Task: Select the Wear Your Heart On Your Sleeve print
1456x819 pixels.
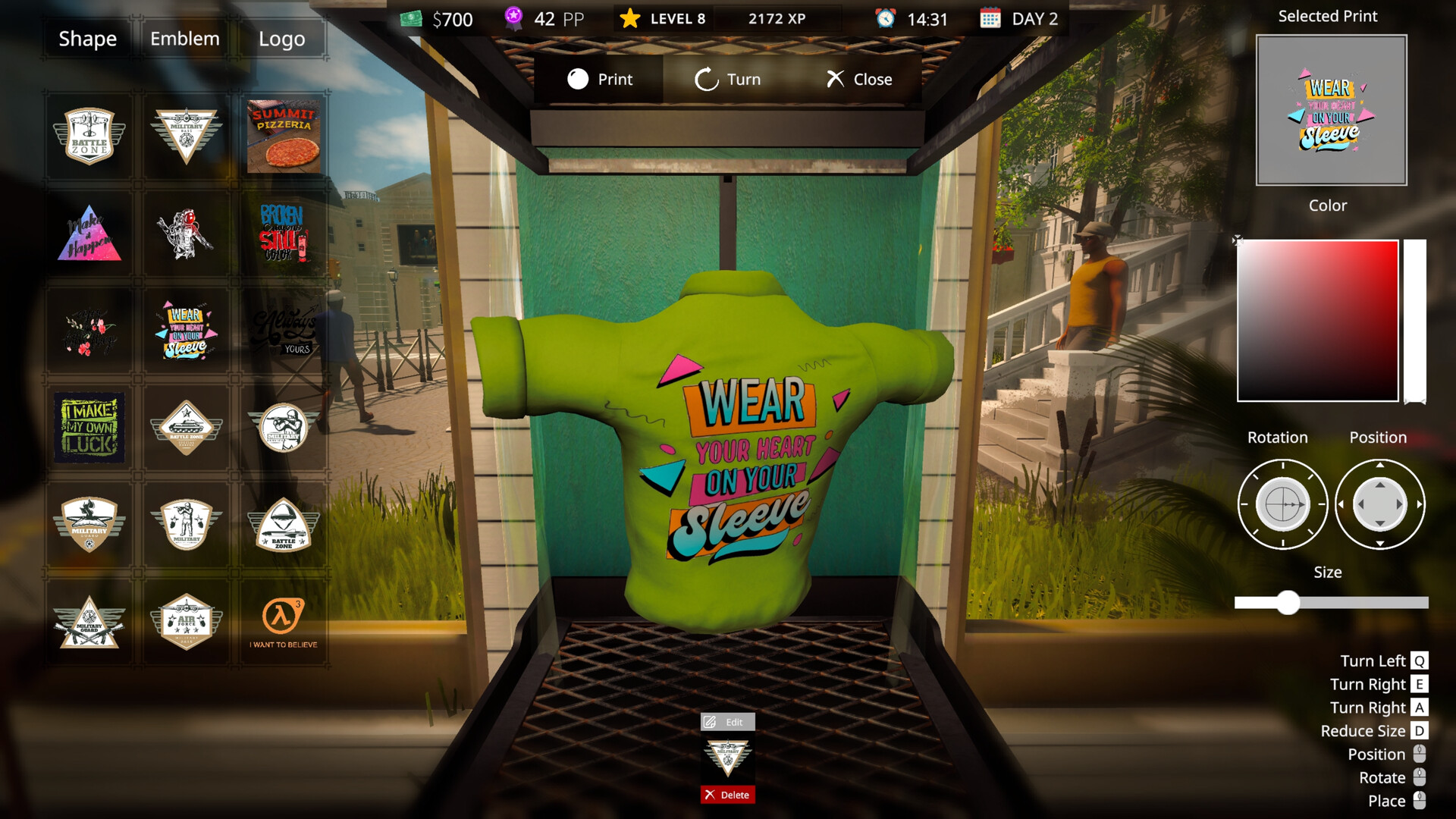Action: 186,330
